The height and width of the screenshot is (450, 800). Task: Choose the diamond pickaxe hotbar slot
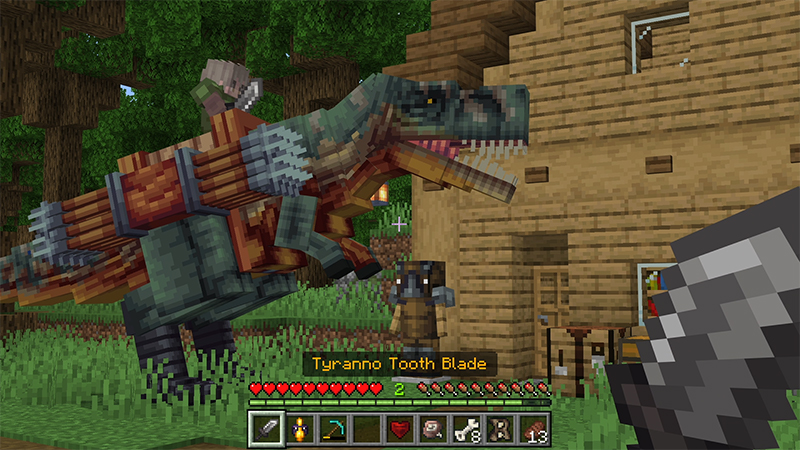[331, 428]
